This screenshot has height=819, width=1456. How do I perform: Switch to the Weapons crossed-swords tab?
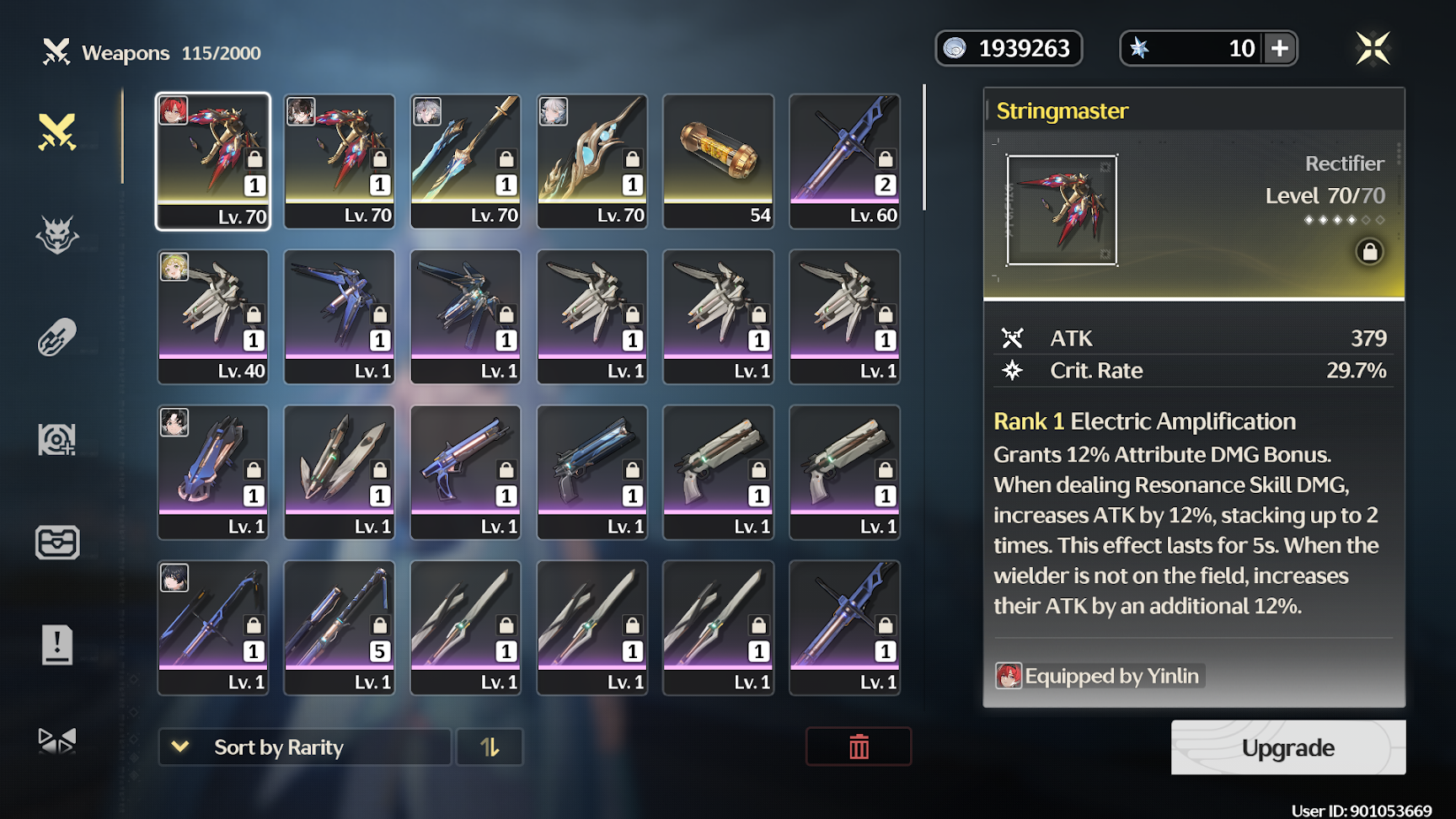(57, 132)
